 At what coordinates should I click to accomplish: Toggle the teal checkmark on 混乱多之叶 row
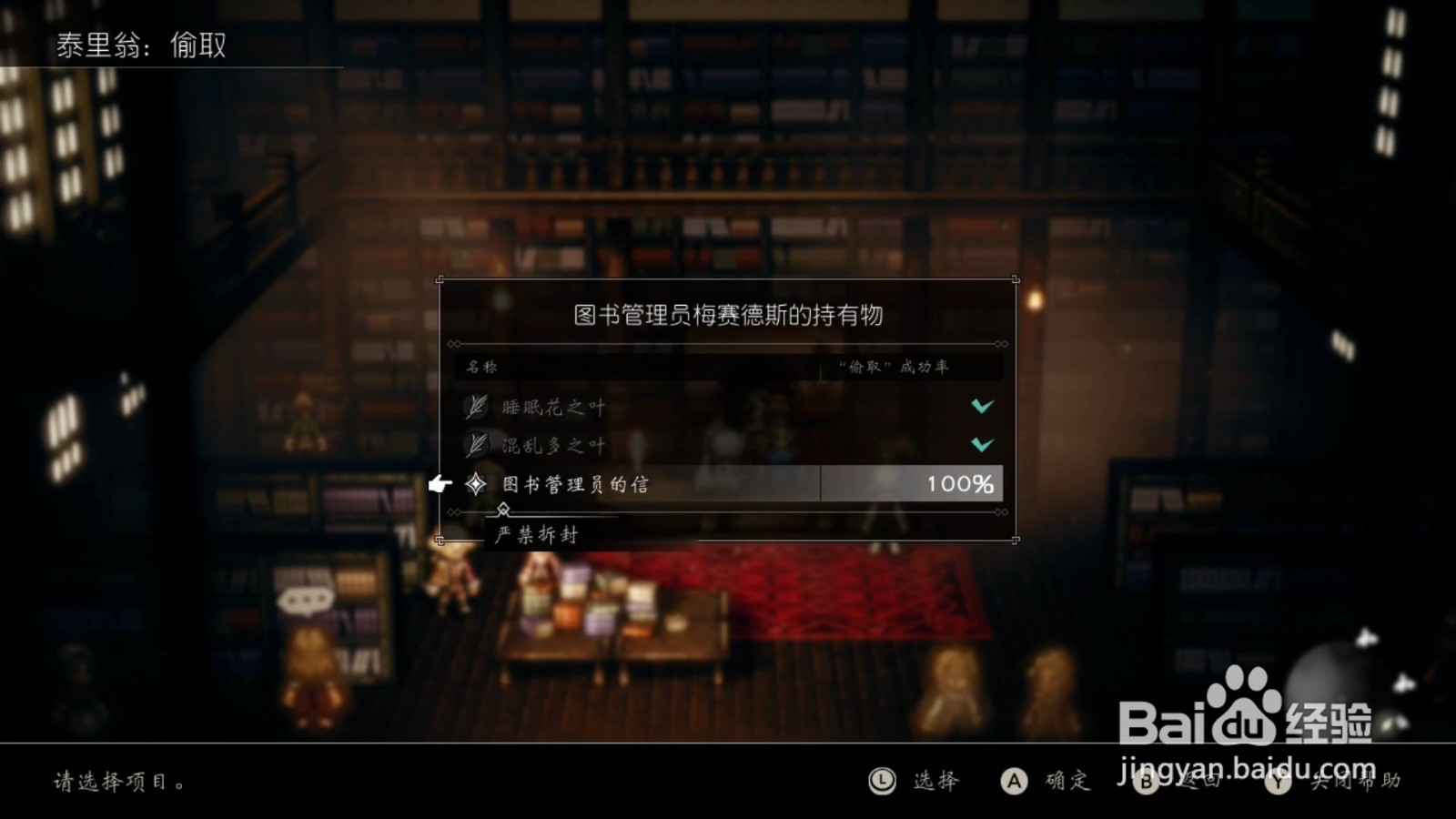pos(983,445)
